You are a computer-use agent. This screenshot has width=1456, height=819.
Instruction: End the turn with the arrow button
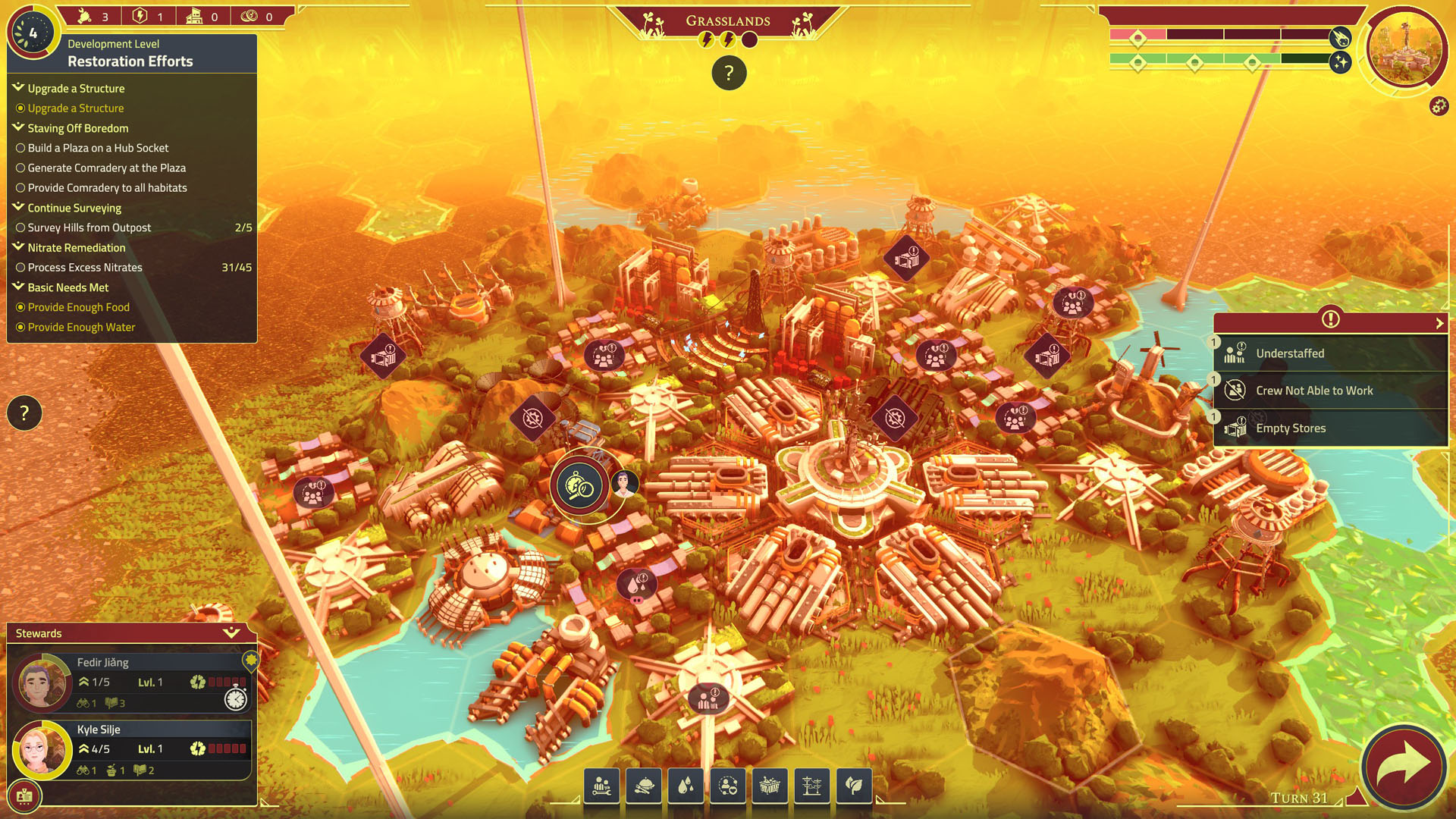click(1402, 766)
